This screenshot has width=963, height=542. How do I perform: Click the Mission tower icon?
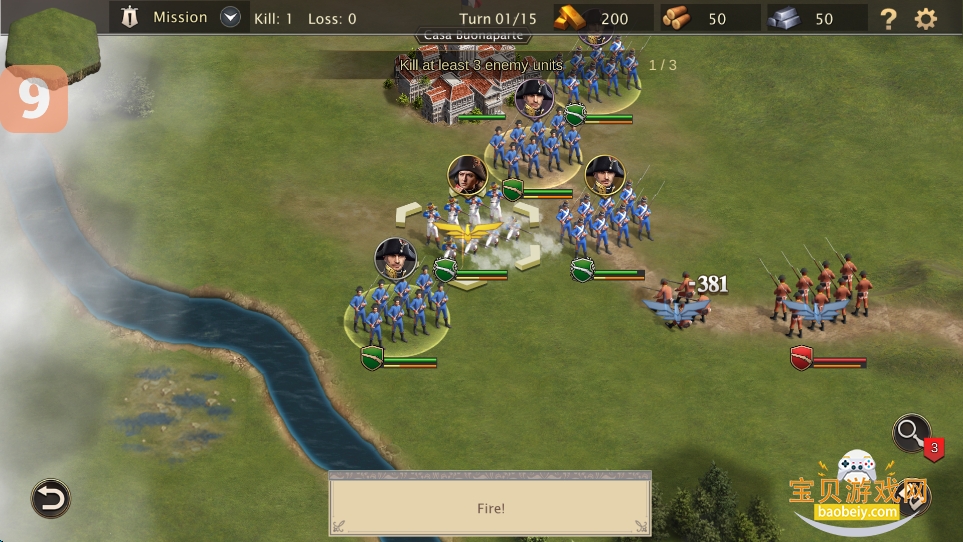coord(129,17)
